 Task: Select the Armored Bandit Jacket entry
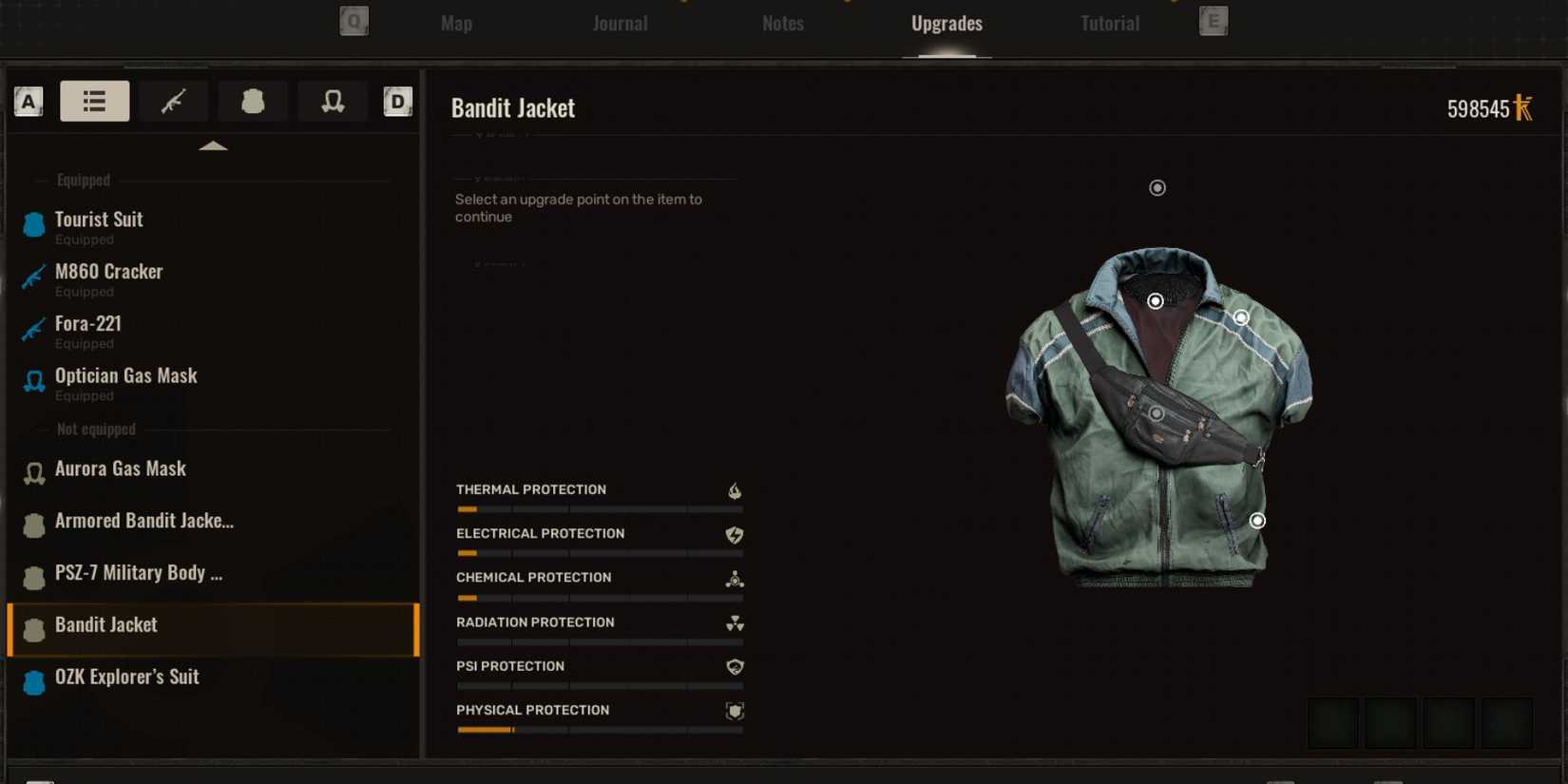coord(143,521)
